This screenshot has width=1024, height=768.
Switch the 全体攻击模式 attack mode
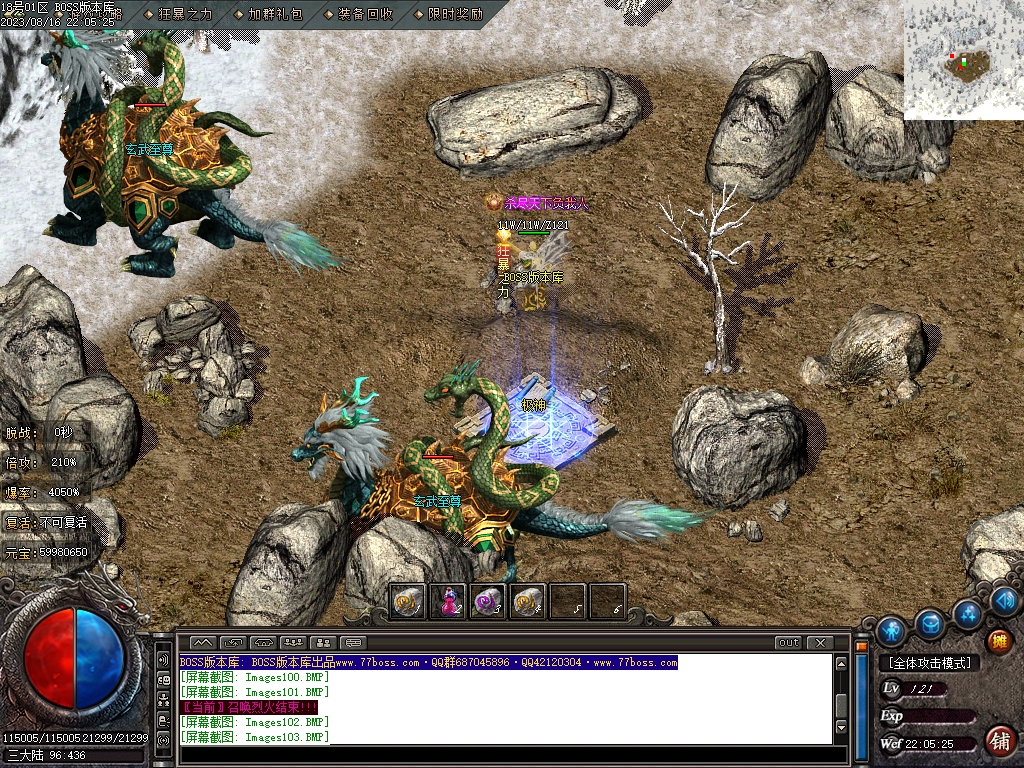tap(929, 662)
